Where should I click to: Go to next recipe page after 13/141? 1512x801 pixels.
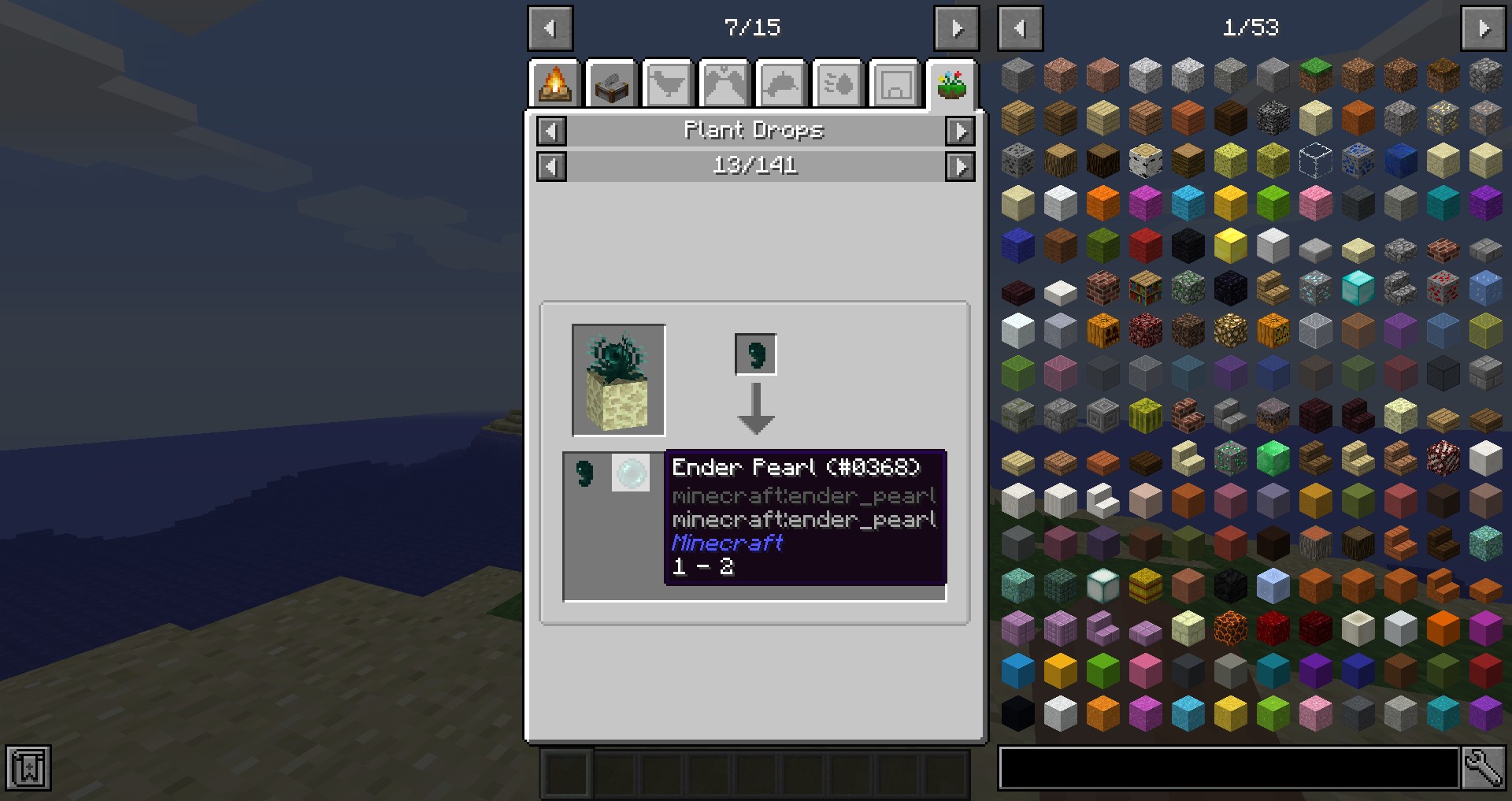[959, 166]
